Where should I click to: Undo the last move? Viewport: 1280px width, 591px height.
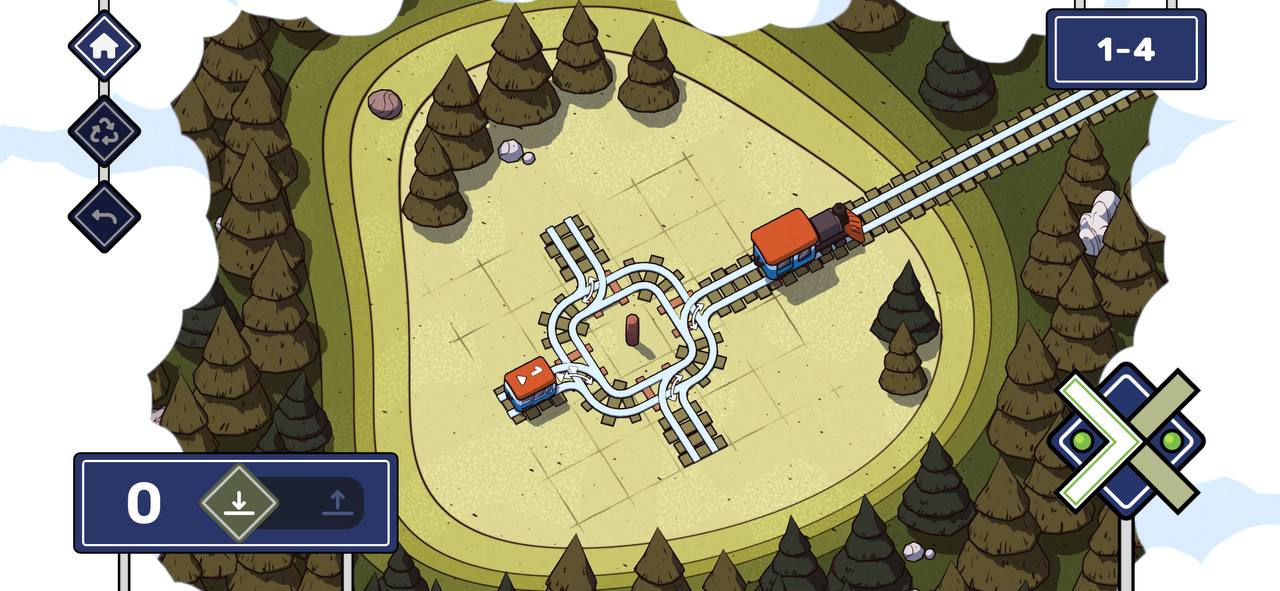(104, 216)
